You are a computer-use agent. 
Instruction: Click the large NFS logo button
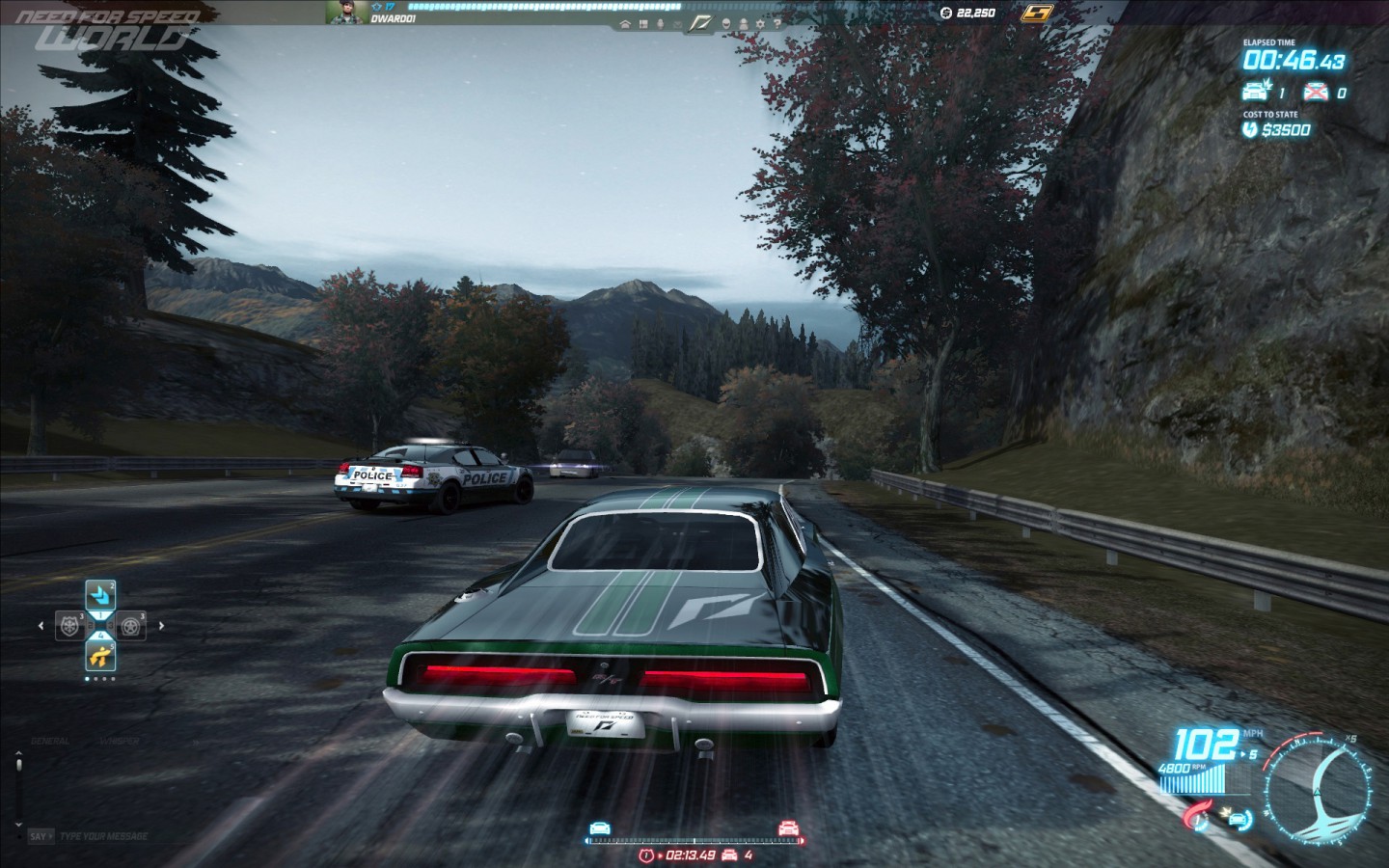tap(701, 23)
